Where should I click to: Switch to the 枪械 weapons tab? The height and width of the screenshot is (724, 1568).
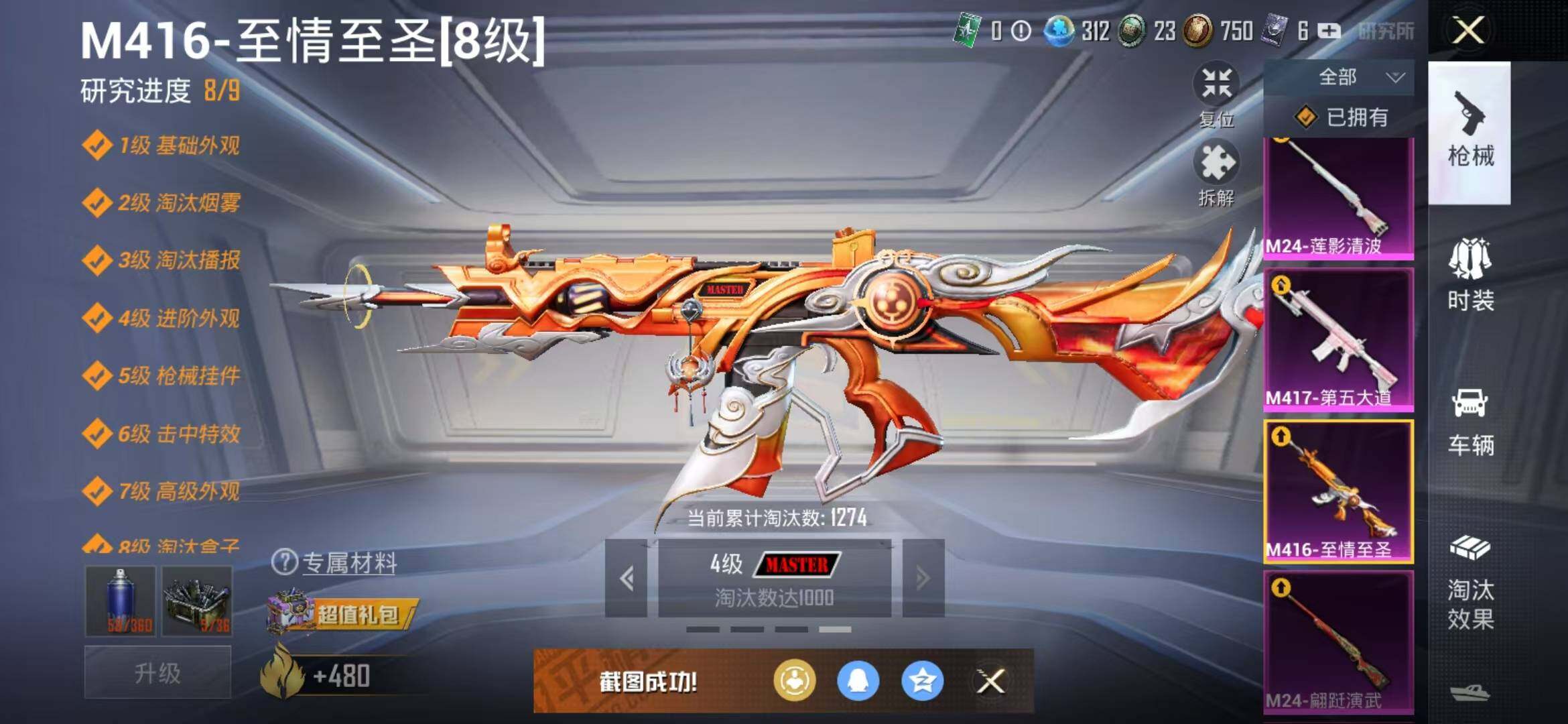point(1469,132)
